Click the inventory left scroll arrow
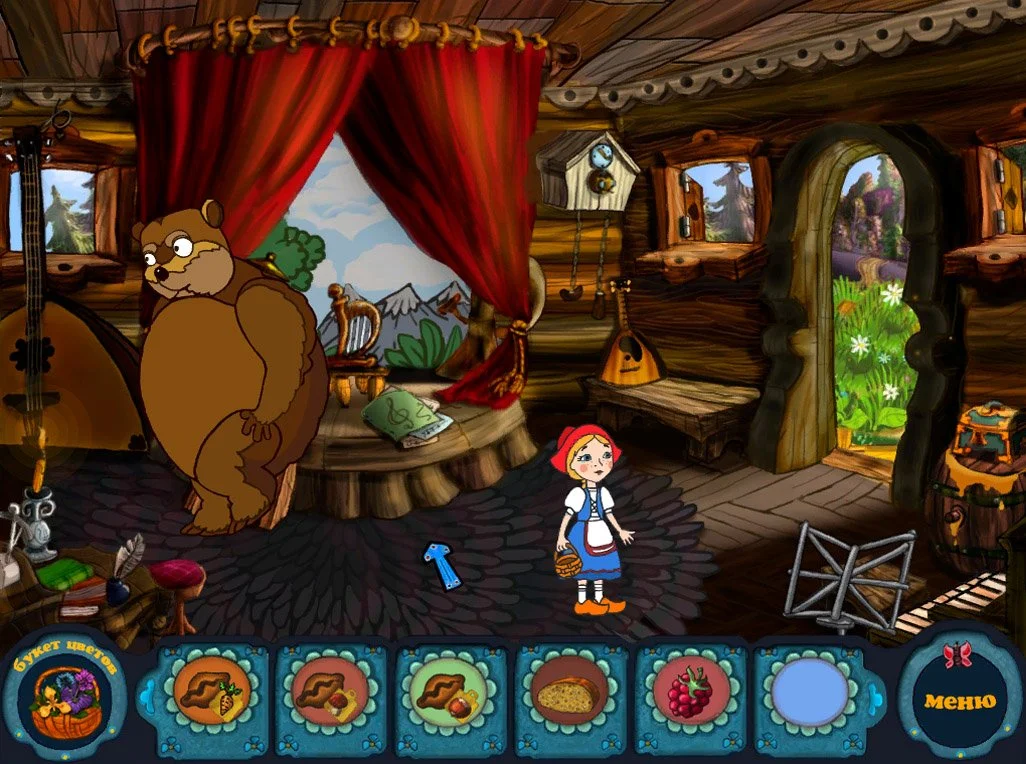 146,691
